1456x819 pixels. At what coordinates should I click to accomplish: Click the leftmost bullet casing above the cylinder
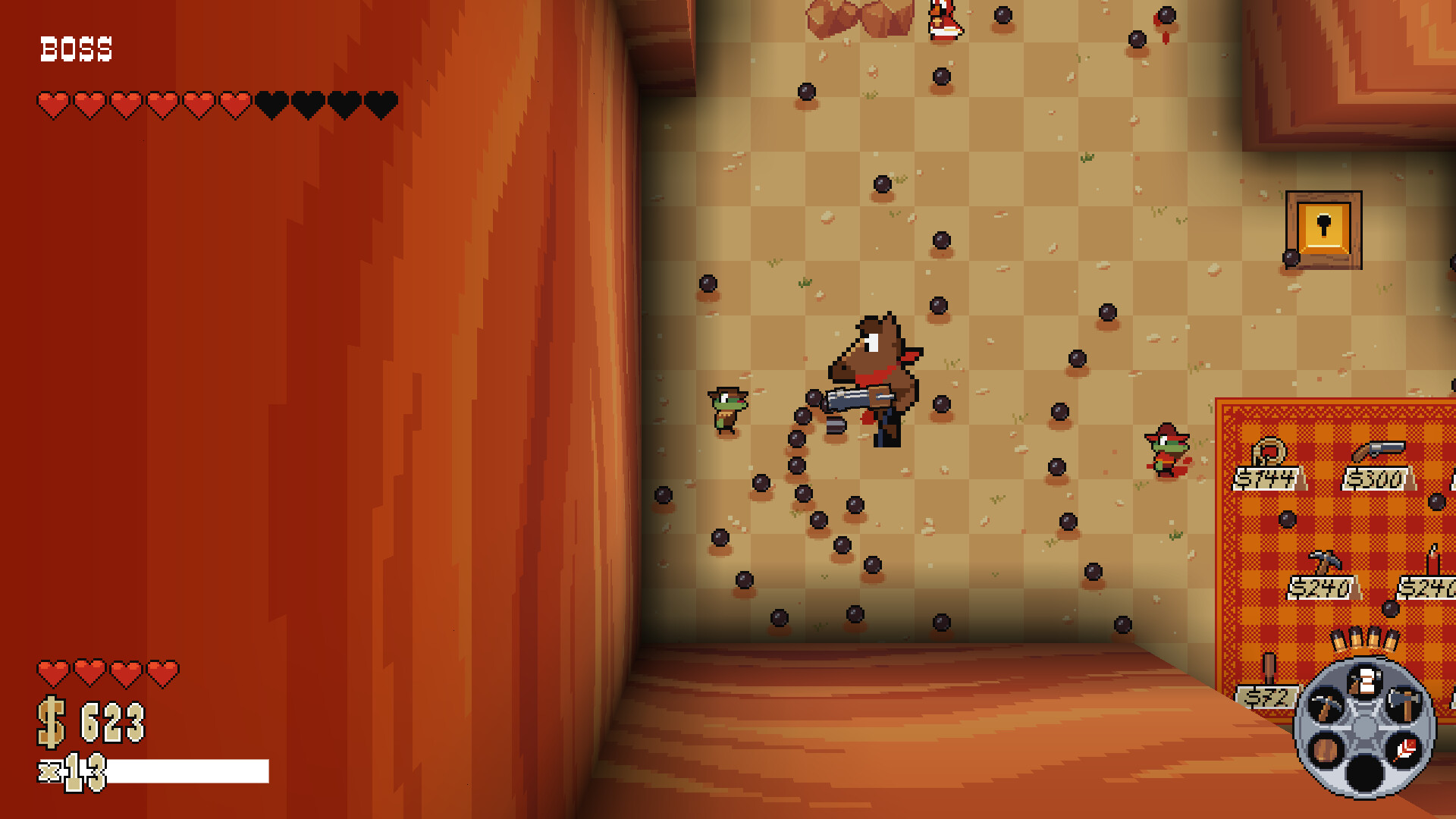coord(1339,640)
